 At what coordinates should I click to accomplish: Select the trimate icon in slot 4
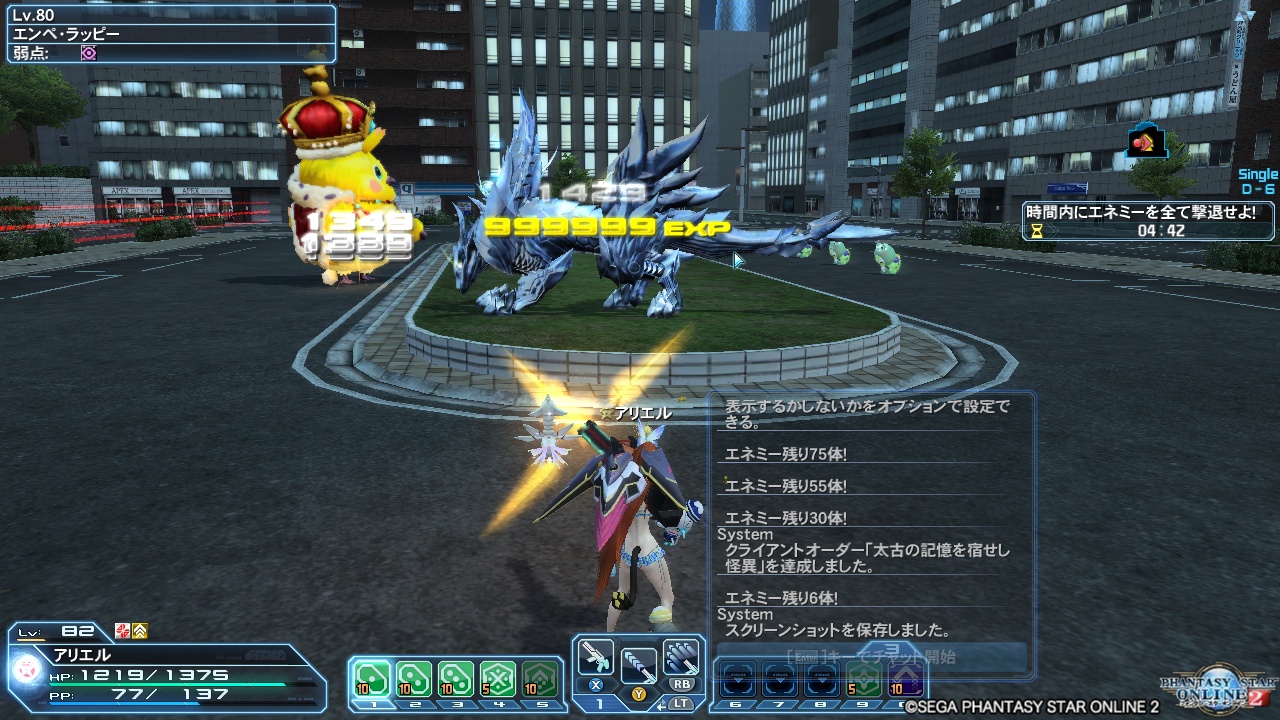(x=500, y=677)
